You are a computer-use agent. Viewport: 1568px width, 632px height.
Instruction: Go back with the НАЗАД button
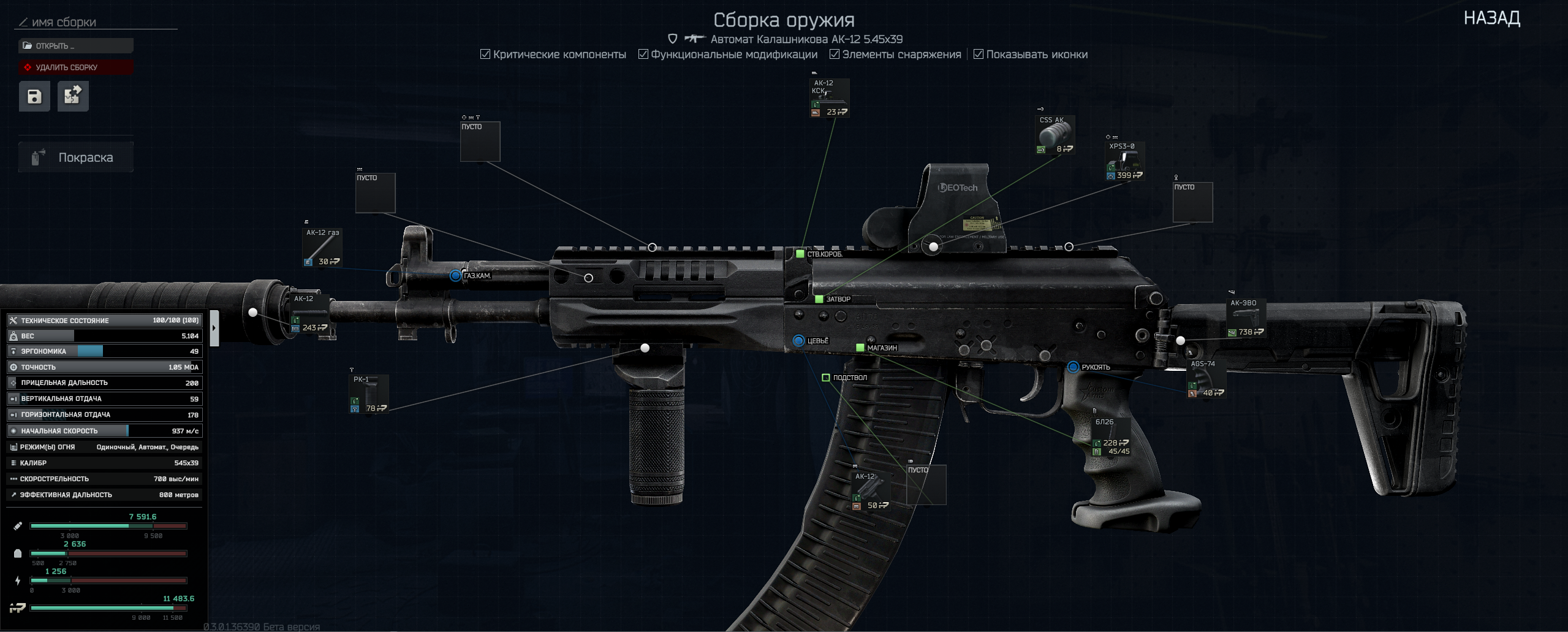(x=1491, y=18)
